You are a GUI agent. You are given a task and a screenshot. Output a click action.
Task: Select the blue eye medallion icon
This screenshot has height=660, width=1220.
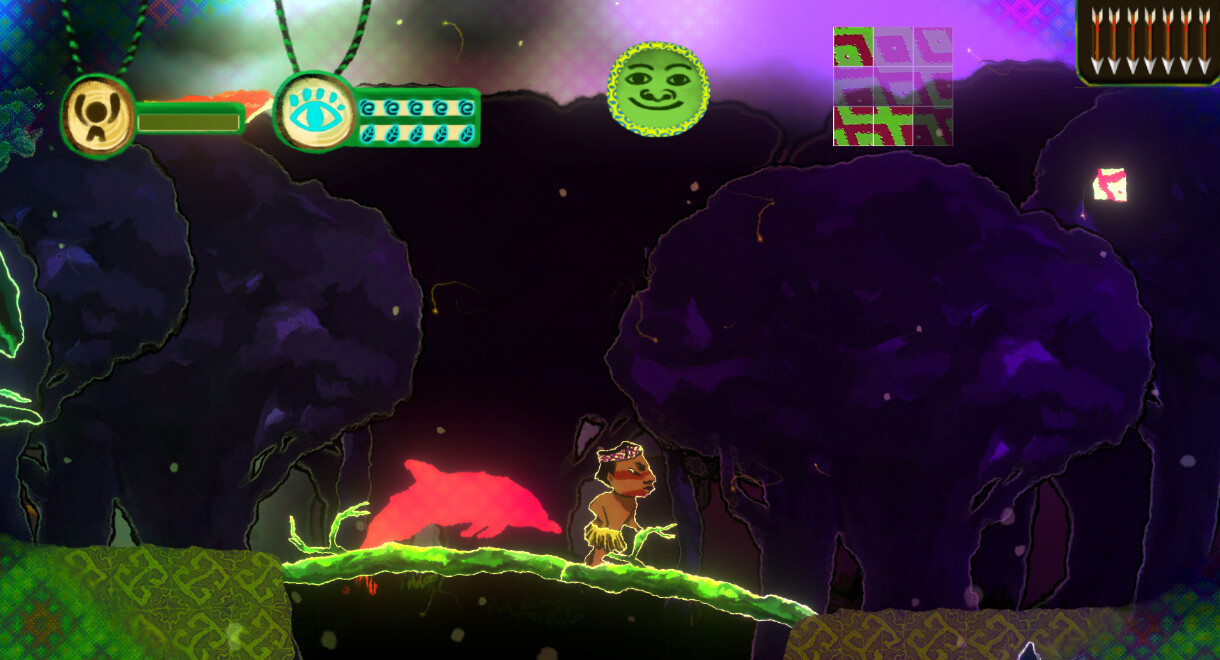(x=313, y=110)
